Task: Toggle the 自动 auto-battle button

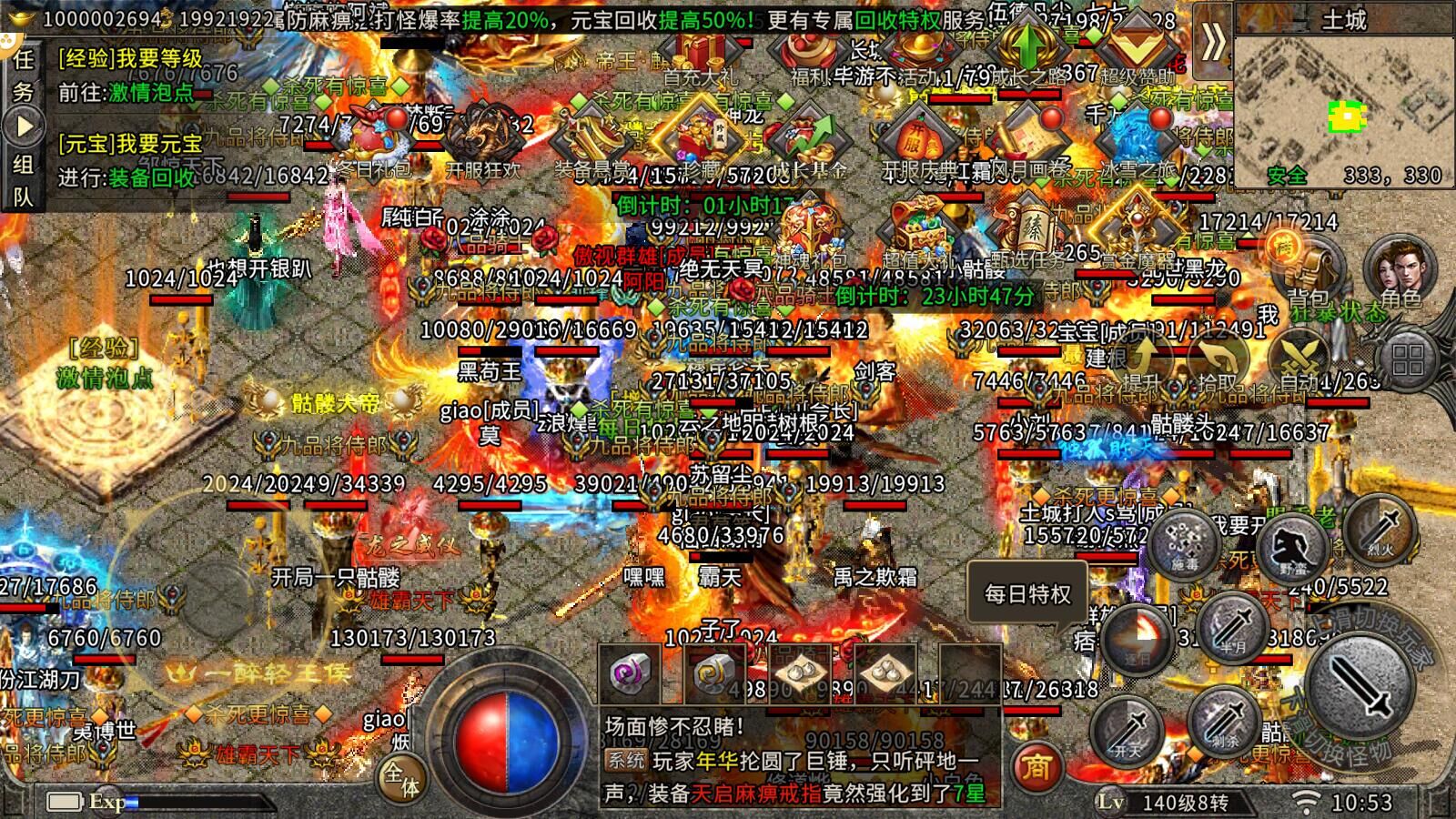Action: (x=1298, y=364)
